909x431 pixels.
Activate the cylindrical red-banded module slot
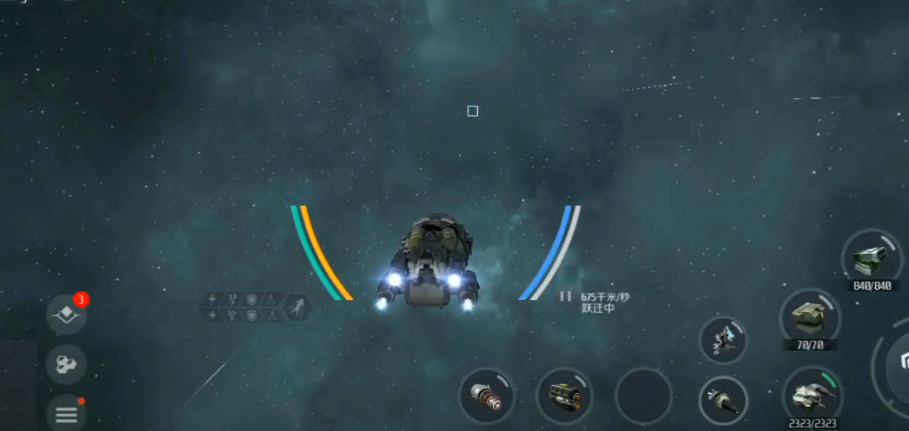(x=486, y=396)
